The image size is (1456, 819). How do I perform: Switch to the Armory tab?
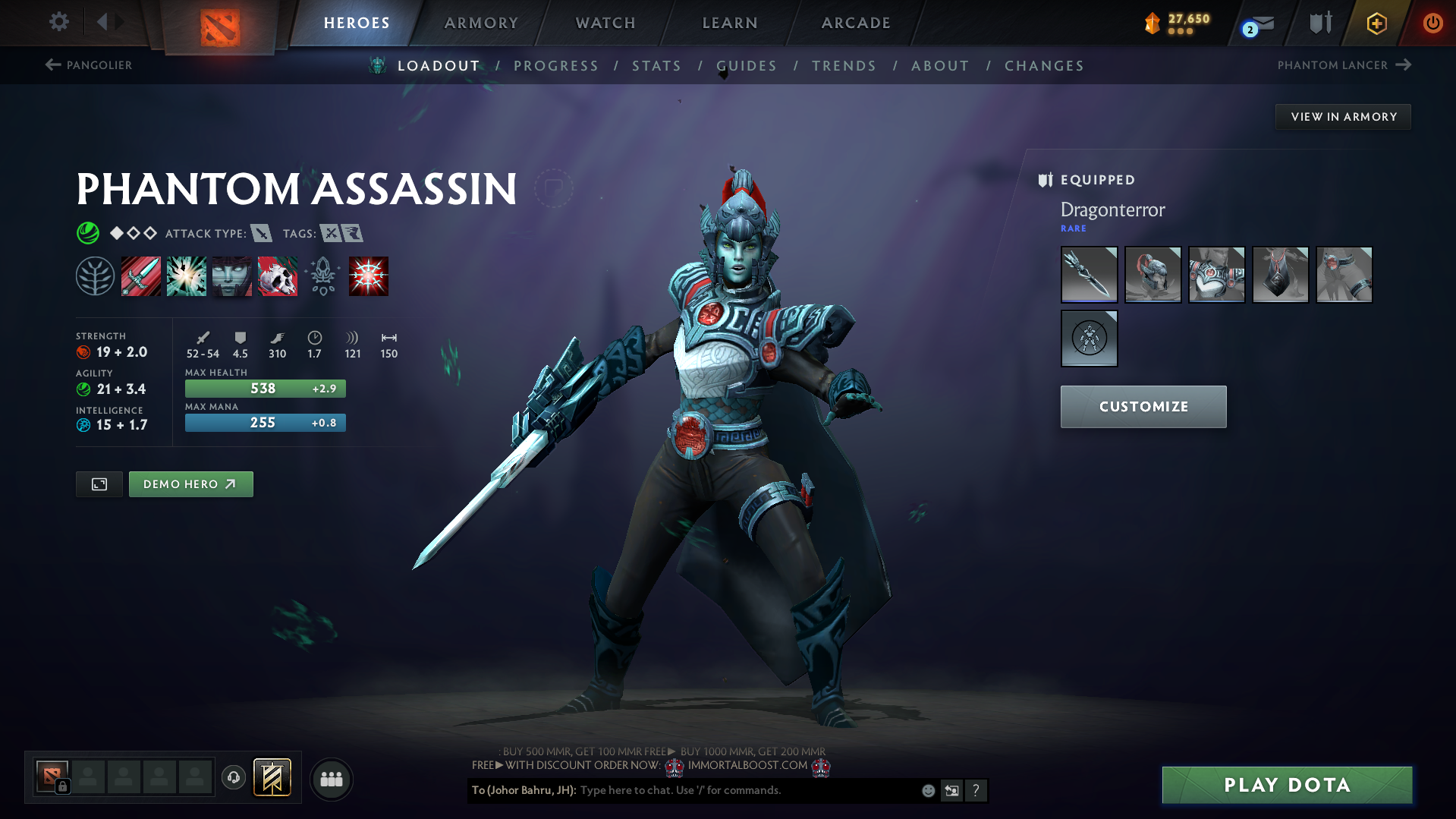[481, 23]
